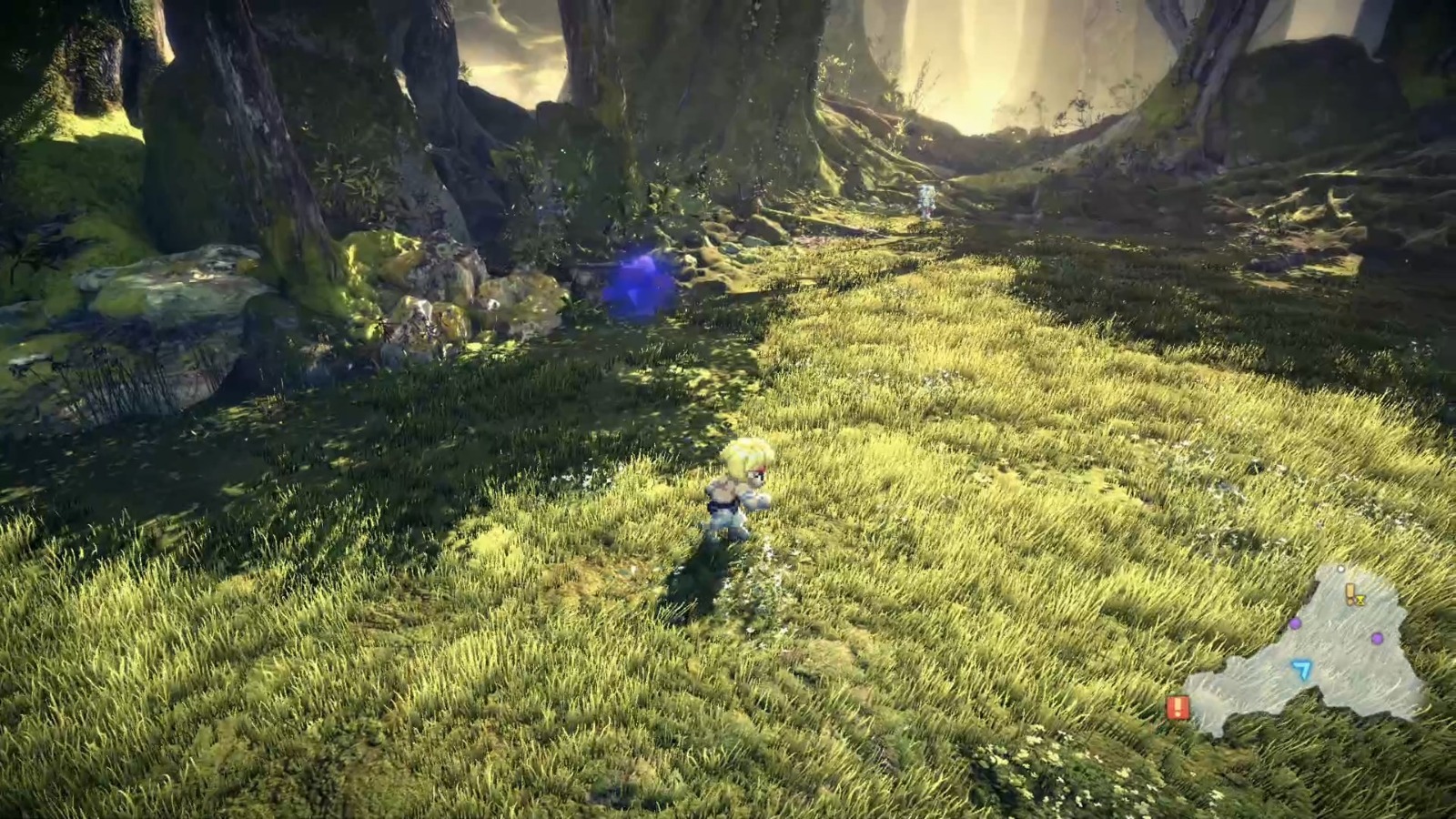Click the blue player direction arrow on minimap
Image resolution: width=1456 pixels, height=819 pixels.
point(1301,670)
